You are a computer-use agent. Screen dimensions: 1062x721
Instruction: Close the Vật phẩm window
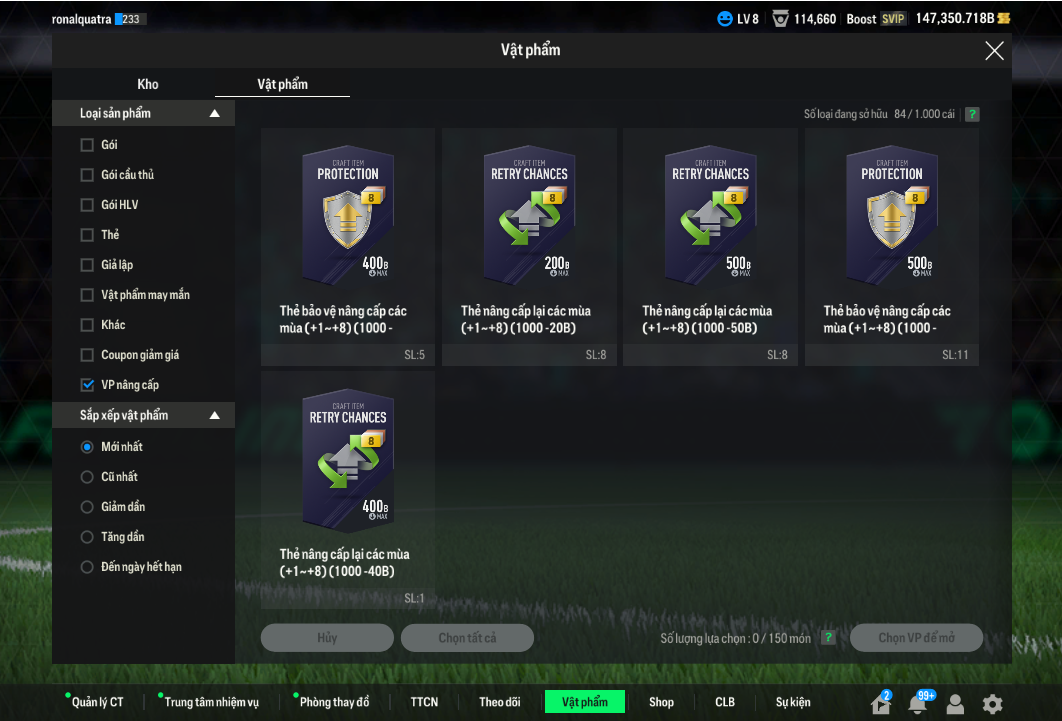pos(994,51)
